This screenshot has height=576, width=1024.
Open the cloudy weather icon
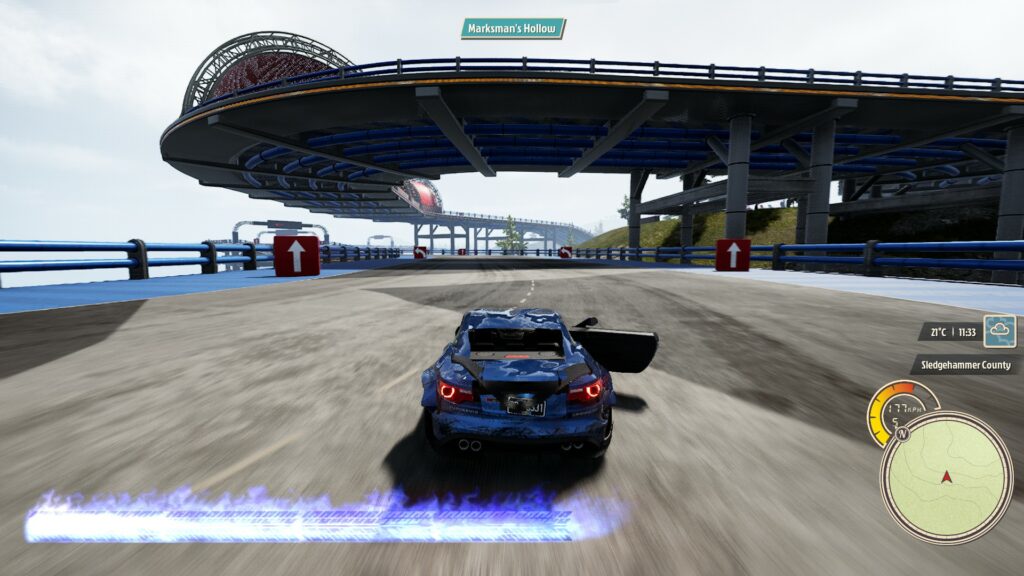(999, 331)
